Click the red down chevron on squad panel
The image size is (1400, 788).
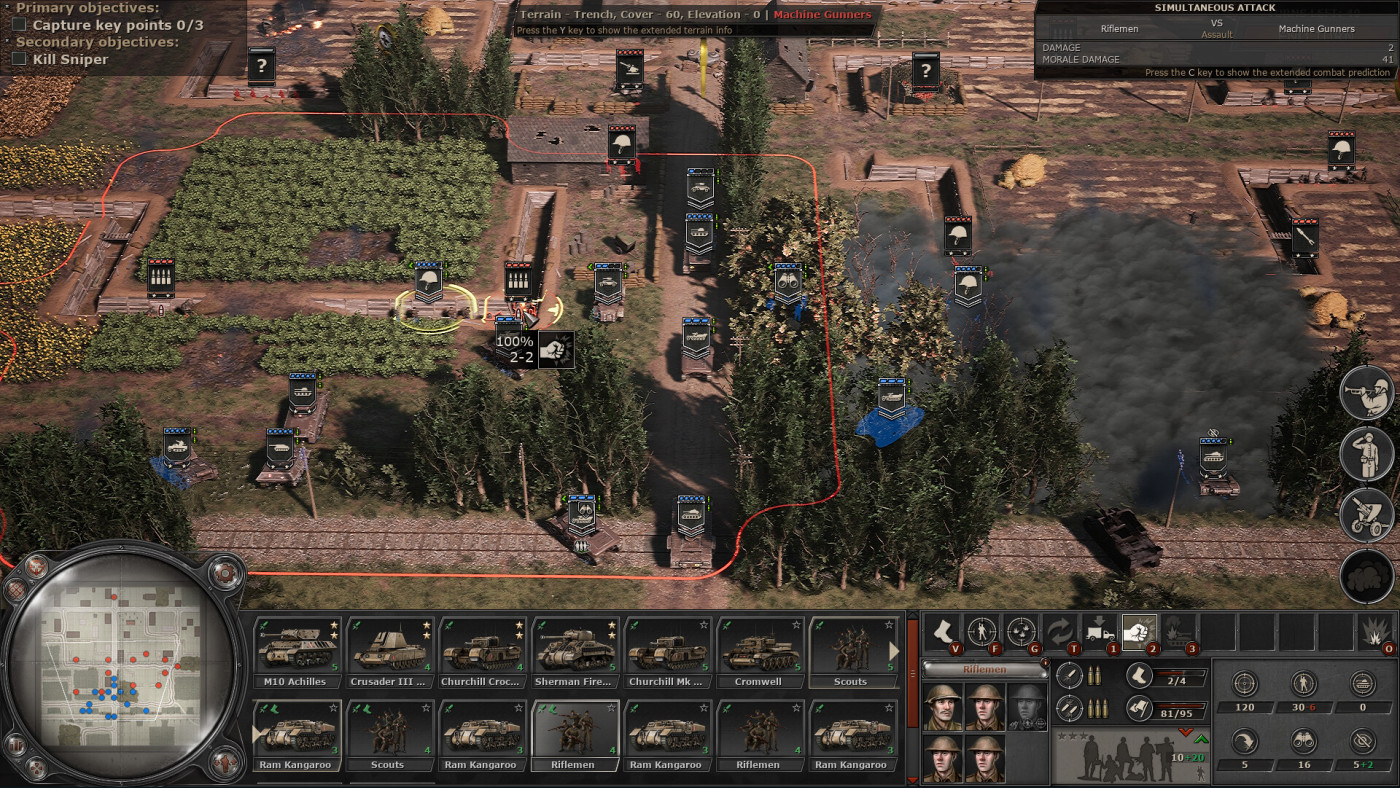point(1186,732)
